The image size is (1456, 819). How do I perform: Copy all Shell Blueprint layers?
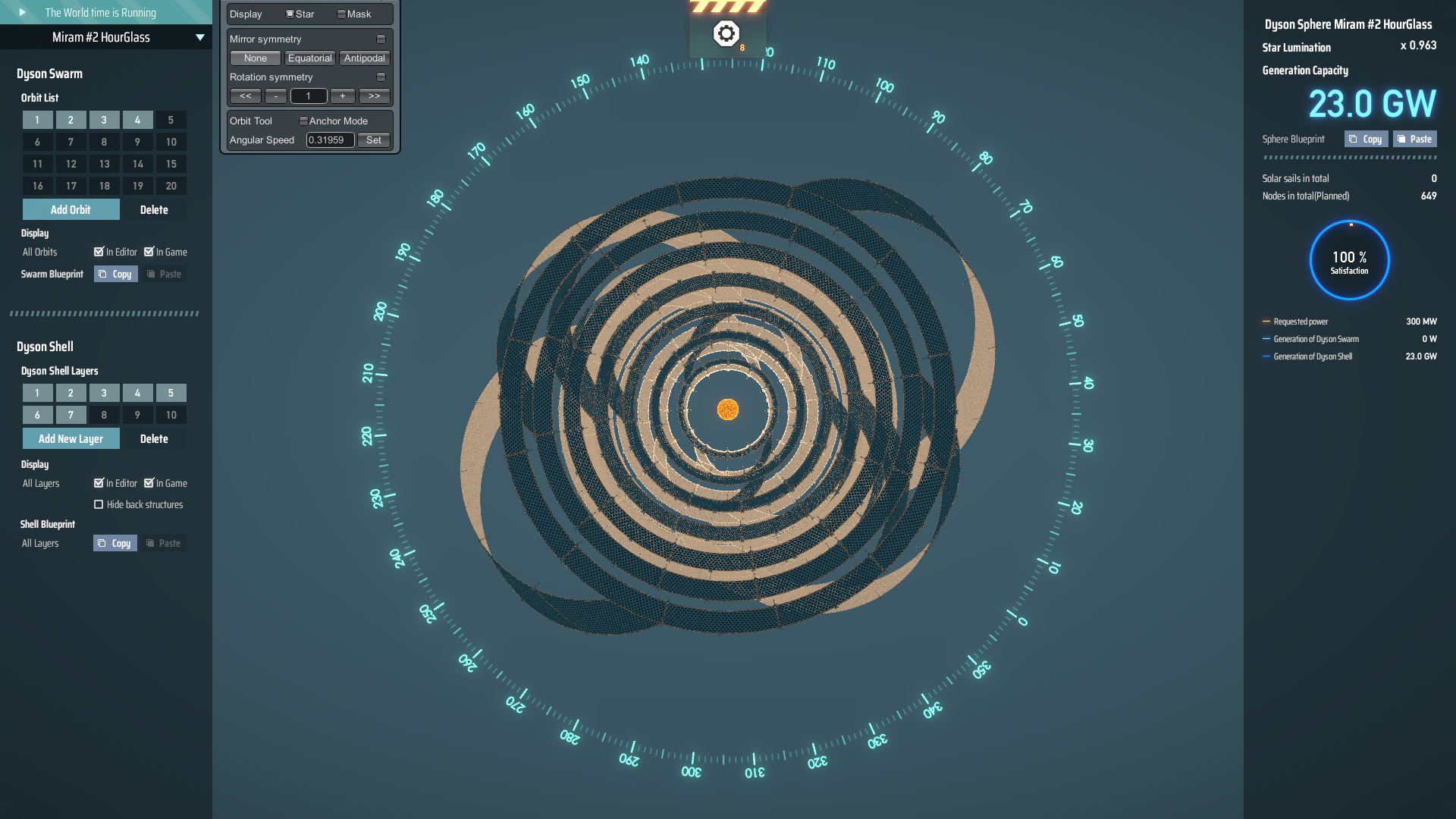coord(115,543)
